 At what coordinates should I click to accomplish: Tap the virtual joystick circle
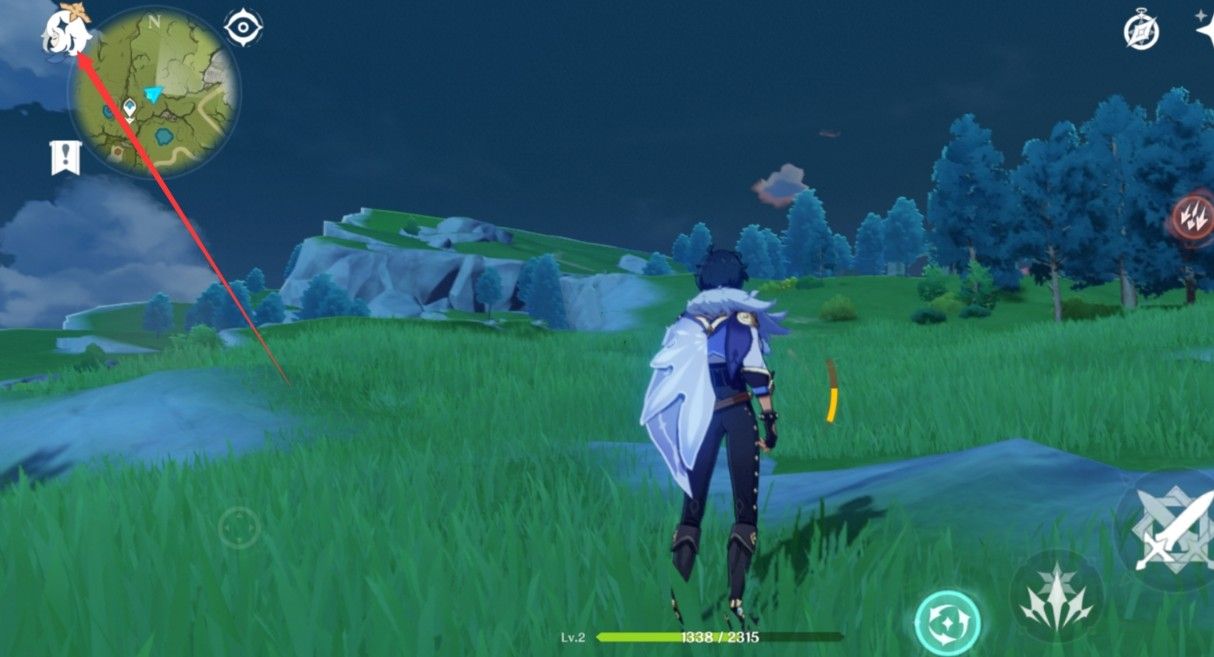click(239, 527)
